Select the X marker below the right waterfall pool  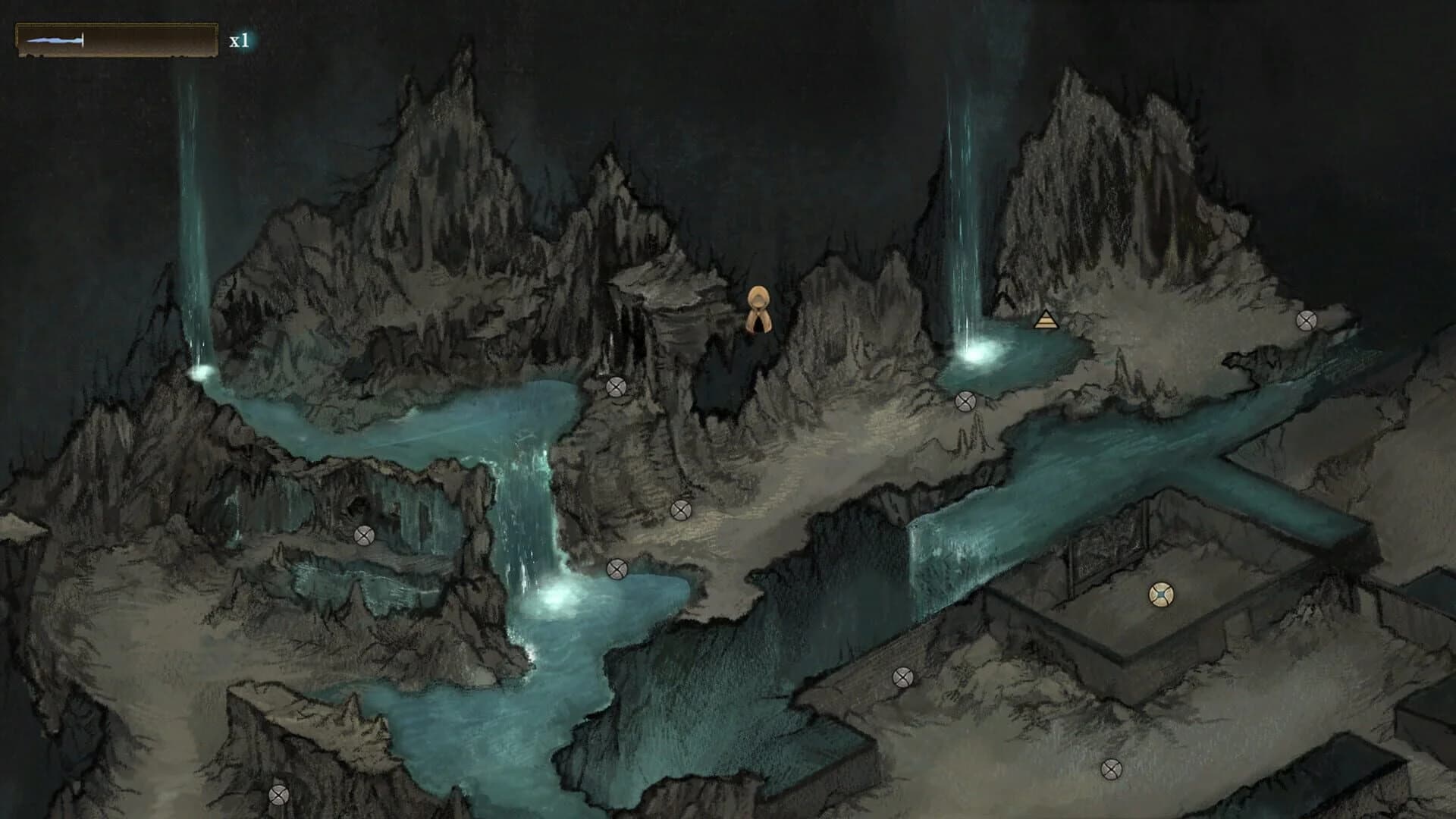coord(965,401)
